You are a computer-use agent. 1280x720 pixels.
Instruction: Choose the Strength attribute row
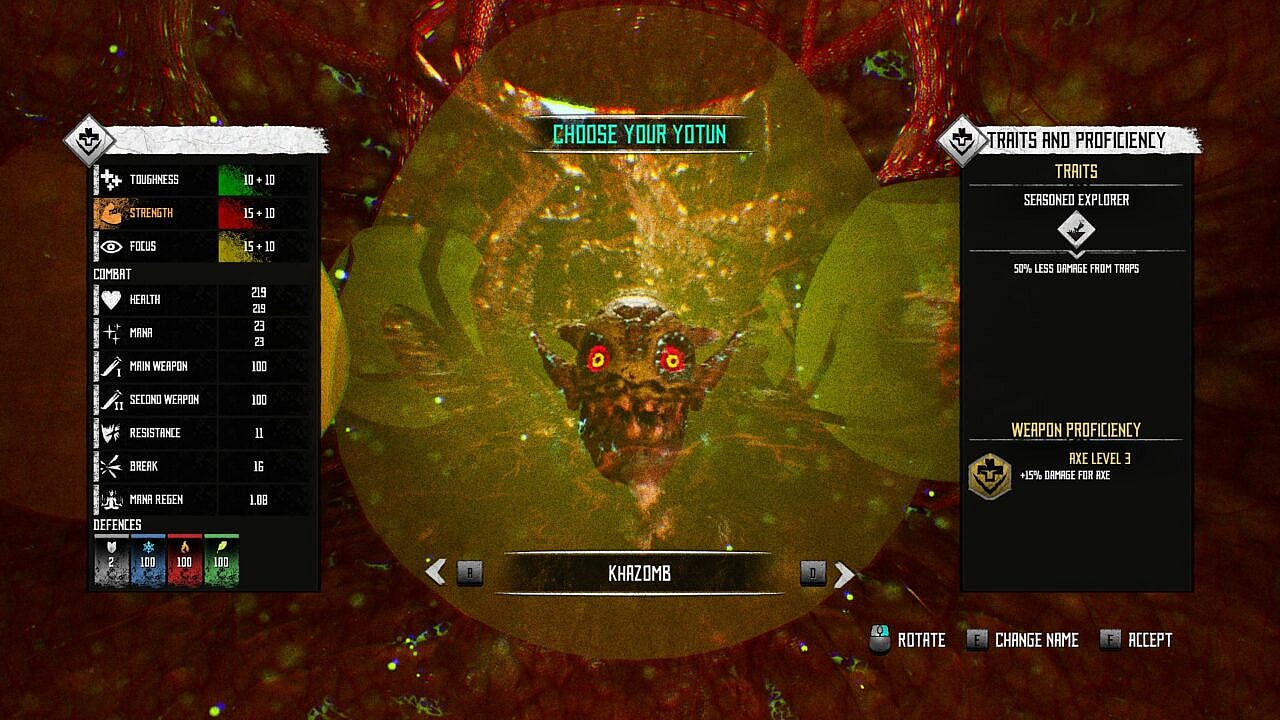(202, 213)
